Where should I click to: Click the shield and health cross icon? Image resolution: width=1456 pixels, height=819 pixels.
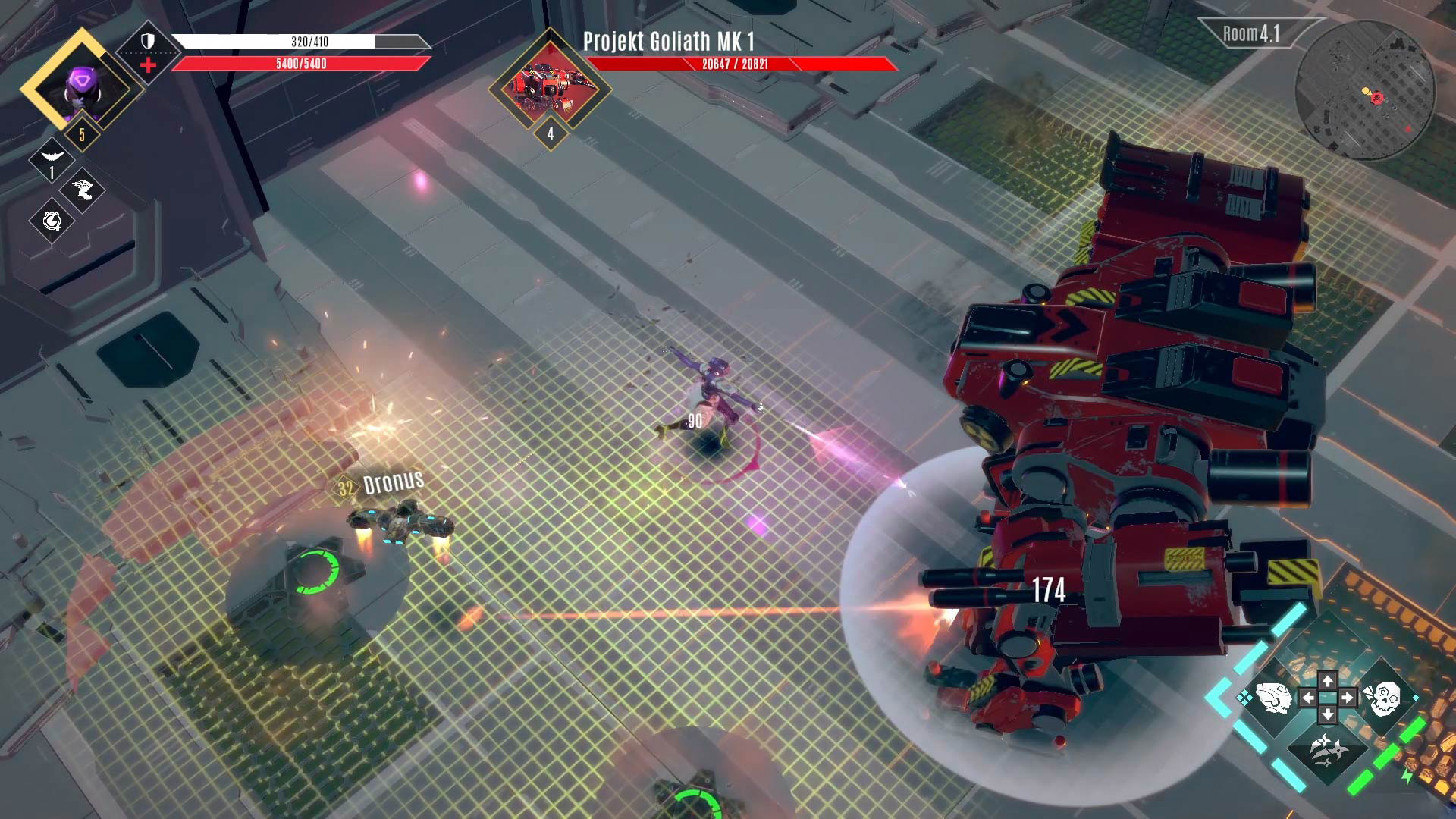click(x=148, y=52)
